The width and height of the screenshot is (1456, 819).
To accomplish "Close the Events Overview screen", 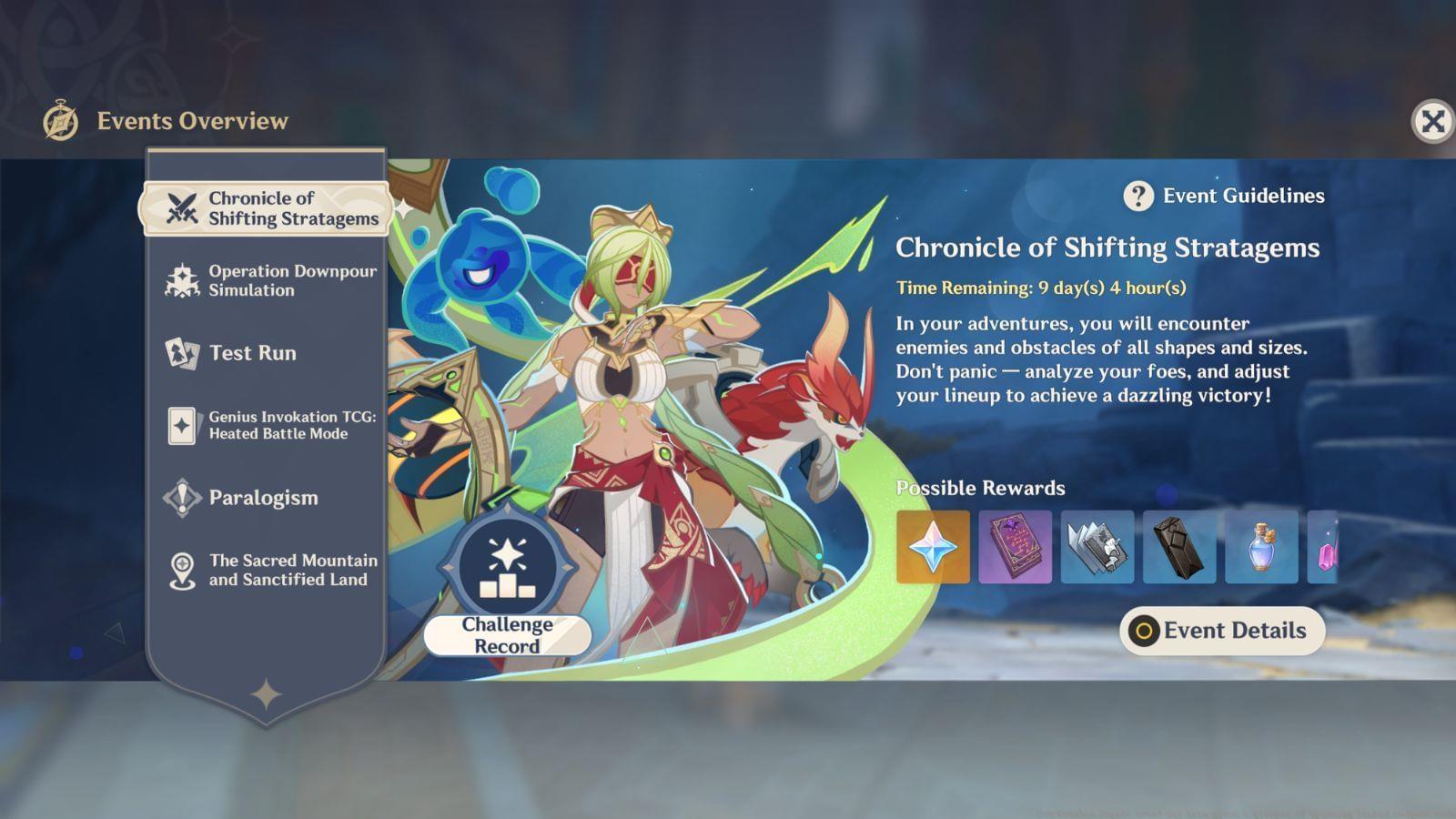I will pyautogui.click(x=1432, y=121).
